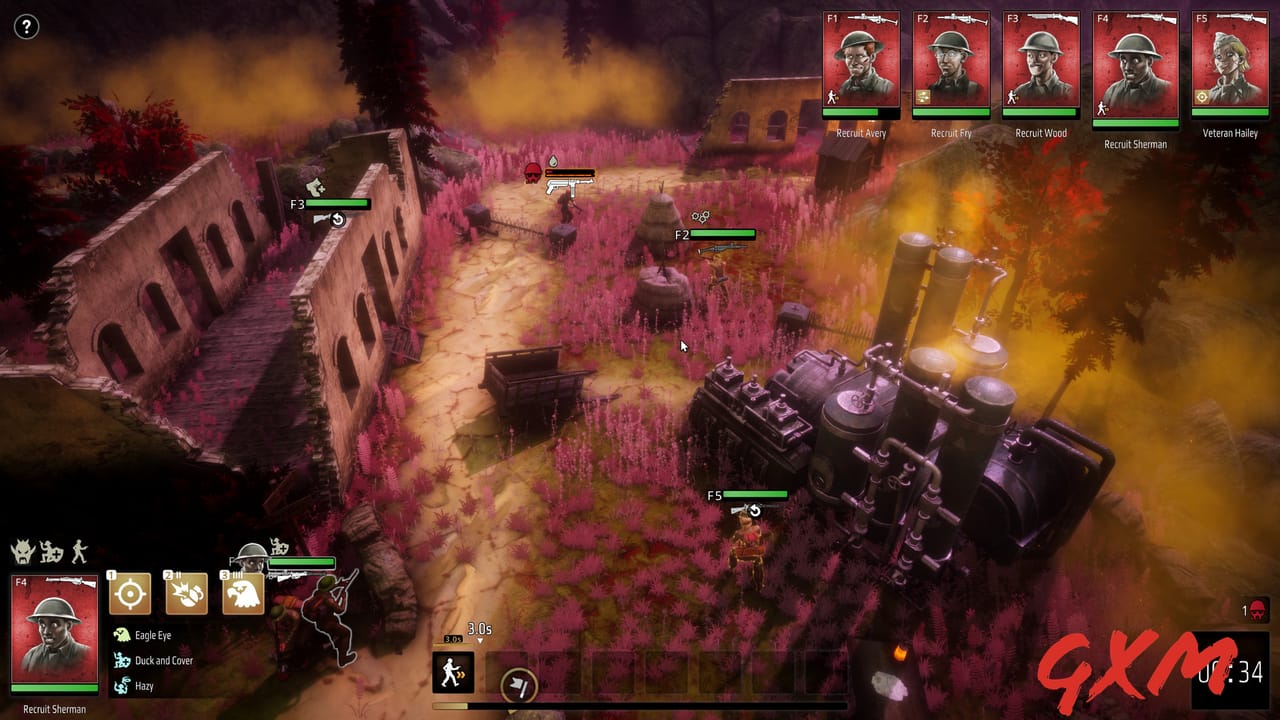Select Recruit Wood's F3 portrait

pos(1040,62)
